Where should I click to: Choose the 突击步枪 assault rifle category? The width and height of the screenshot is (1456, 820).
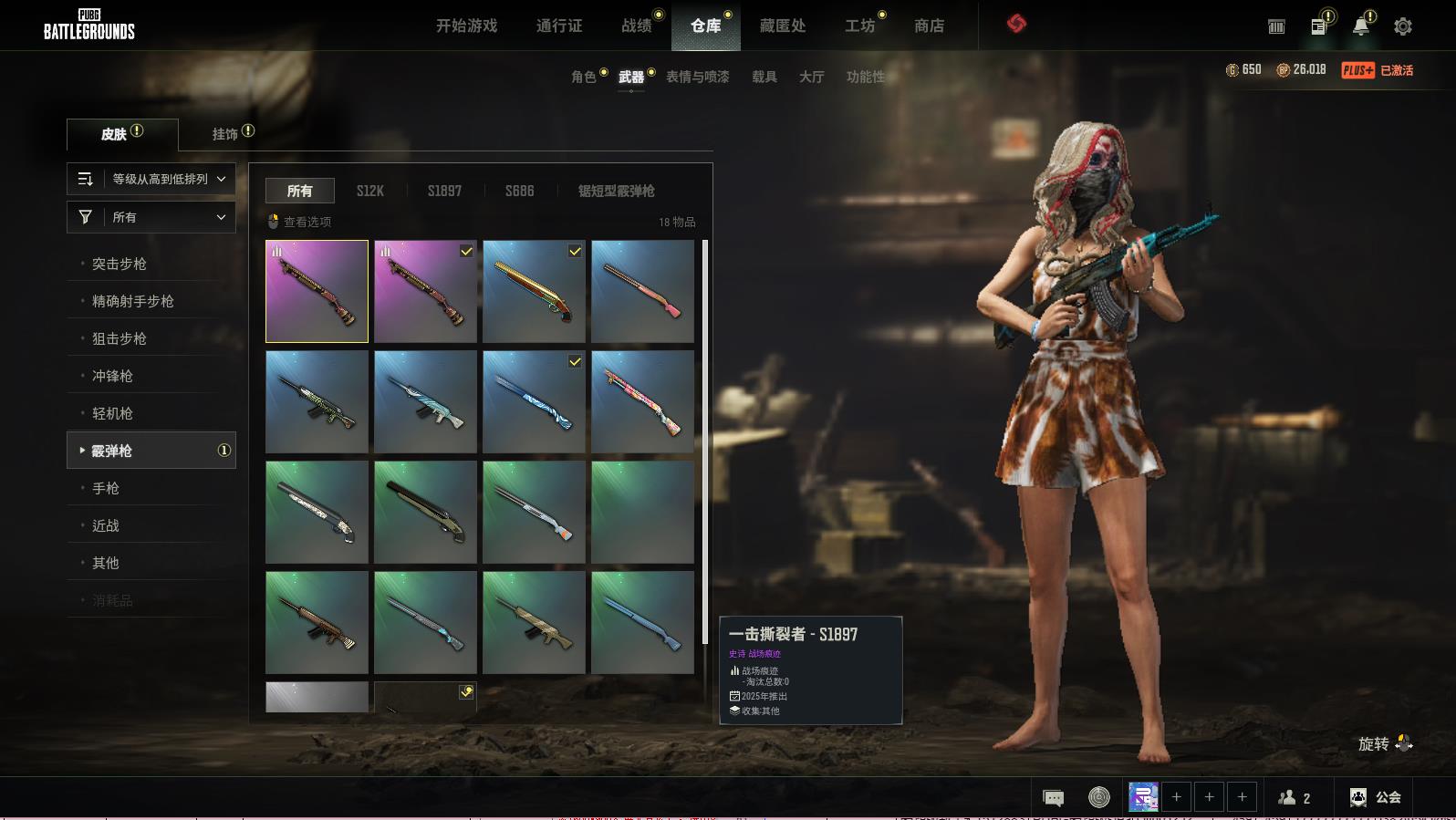pyautogui.click(x=120, y=264)
